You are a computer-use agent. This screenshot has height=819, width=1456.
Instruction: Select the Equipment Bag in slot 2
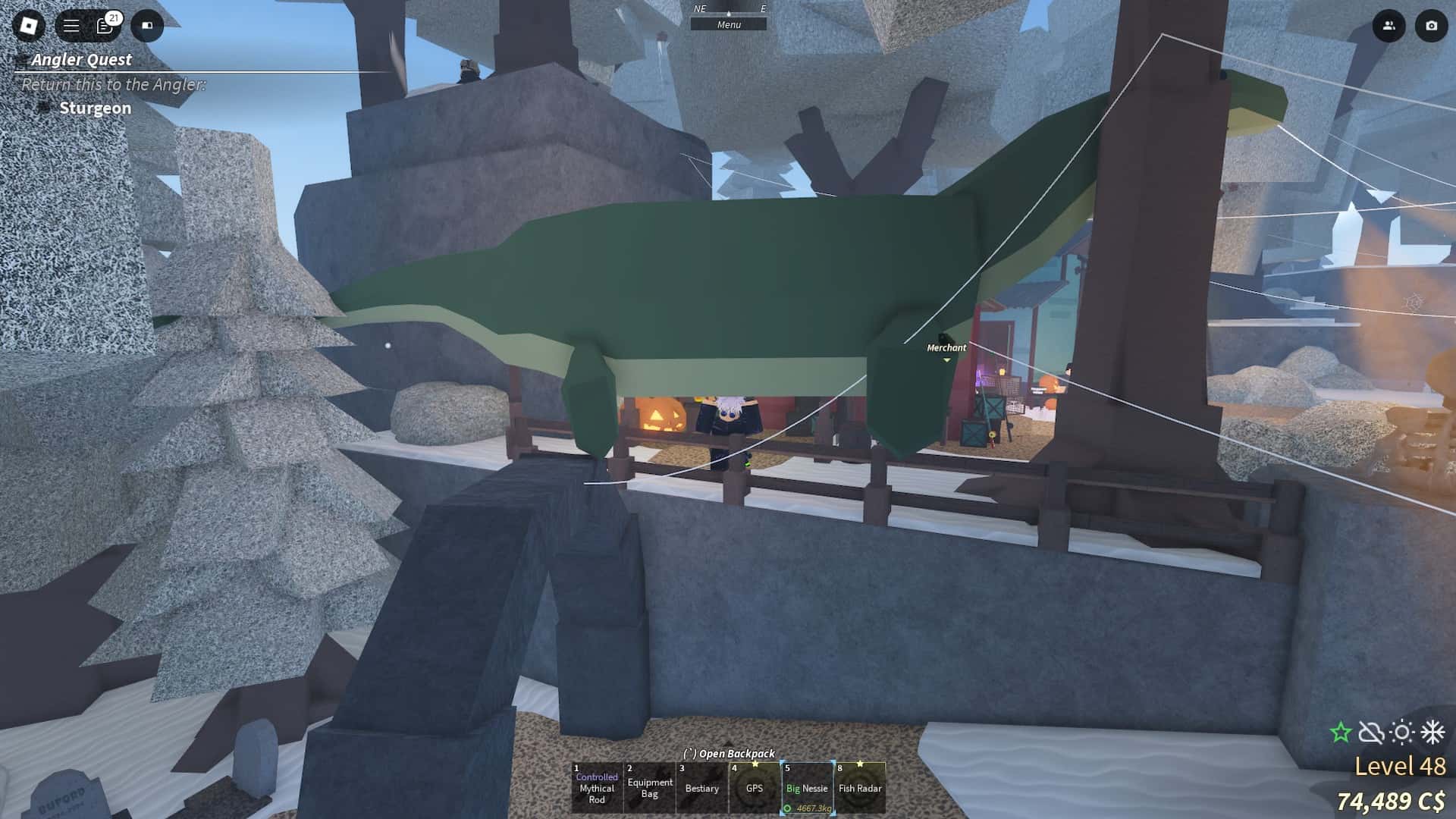click(649, 789)
